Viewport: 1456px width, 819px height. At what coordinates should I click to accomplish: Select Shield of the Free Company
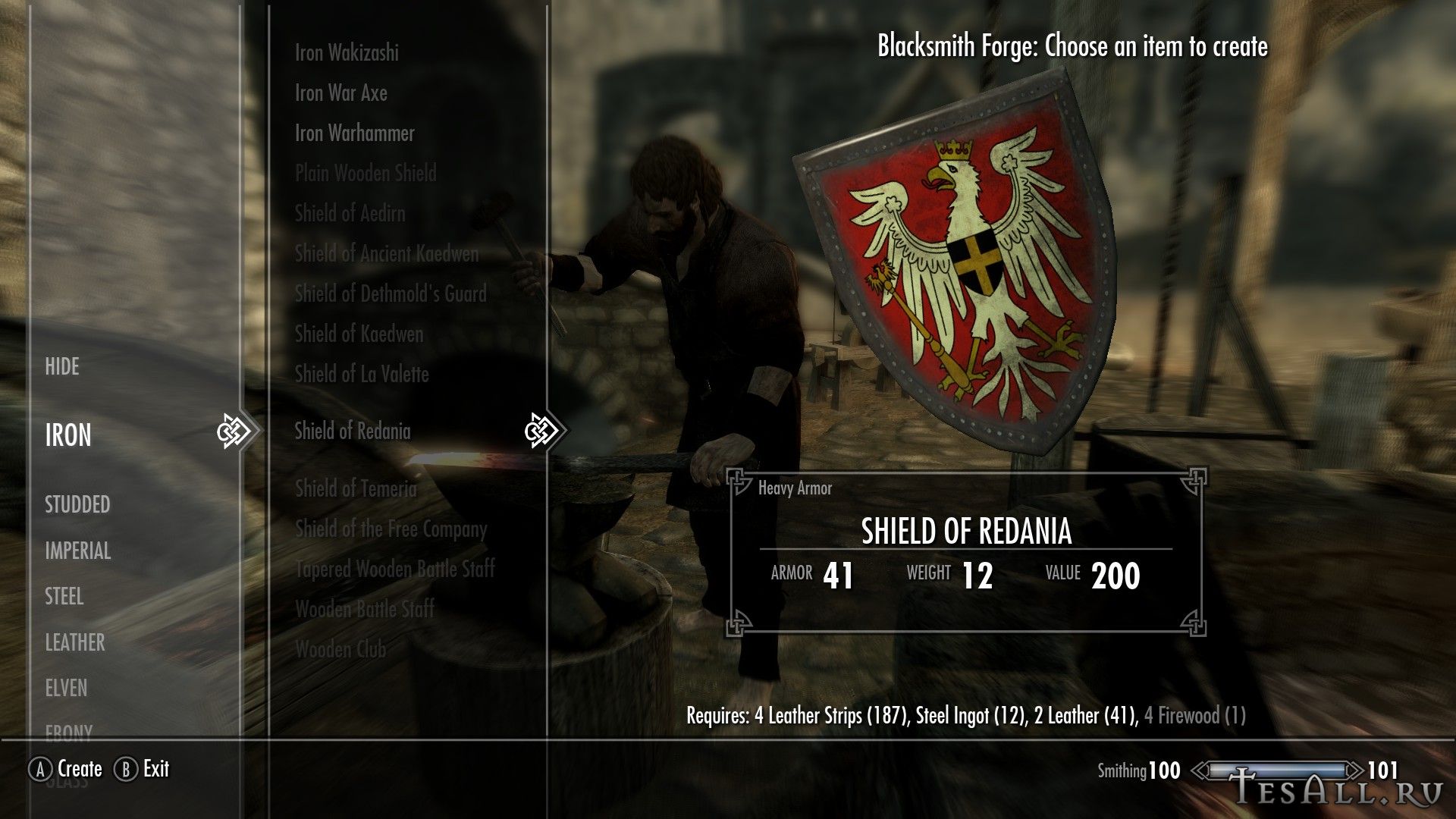(x=391, y=529)
